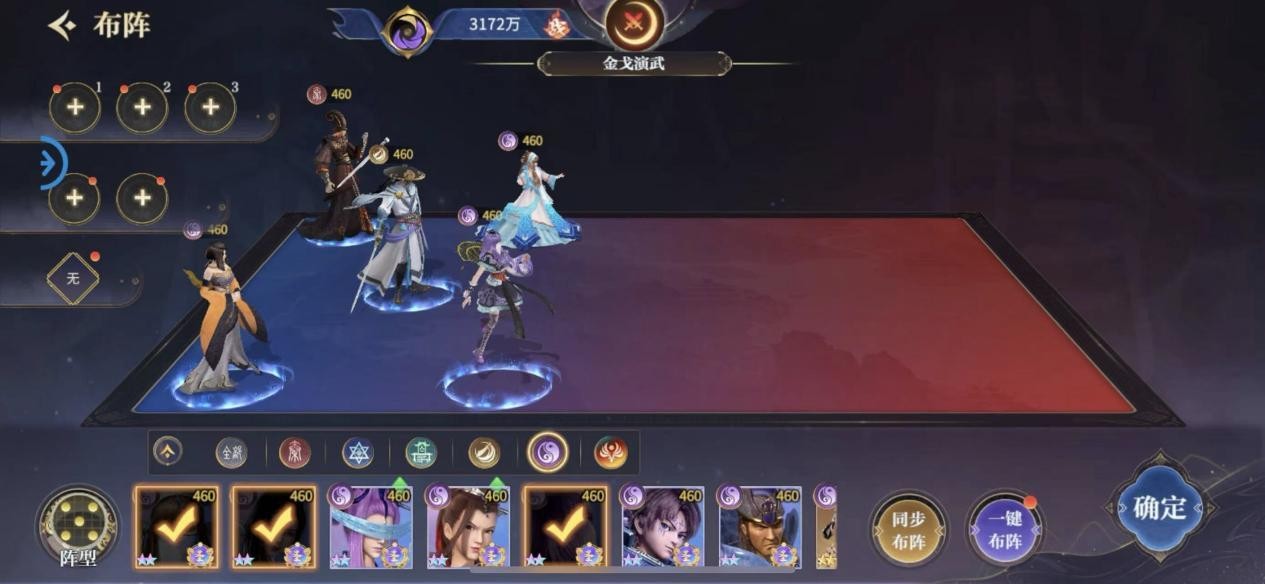Image resolution: width=1265 pixels, height=584 pixels.
Task: Go back using the arrow beside 布阵
Action: 63,26
